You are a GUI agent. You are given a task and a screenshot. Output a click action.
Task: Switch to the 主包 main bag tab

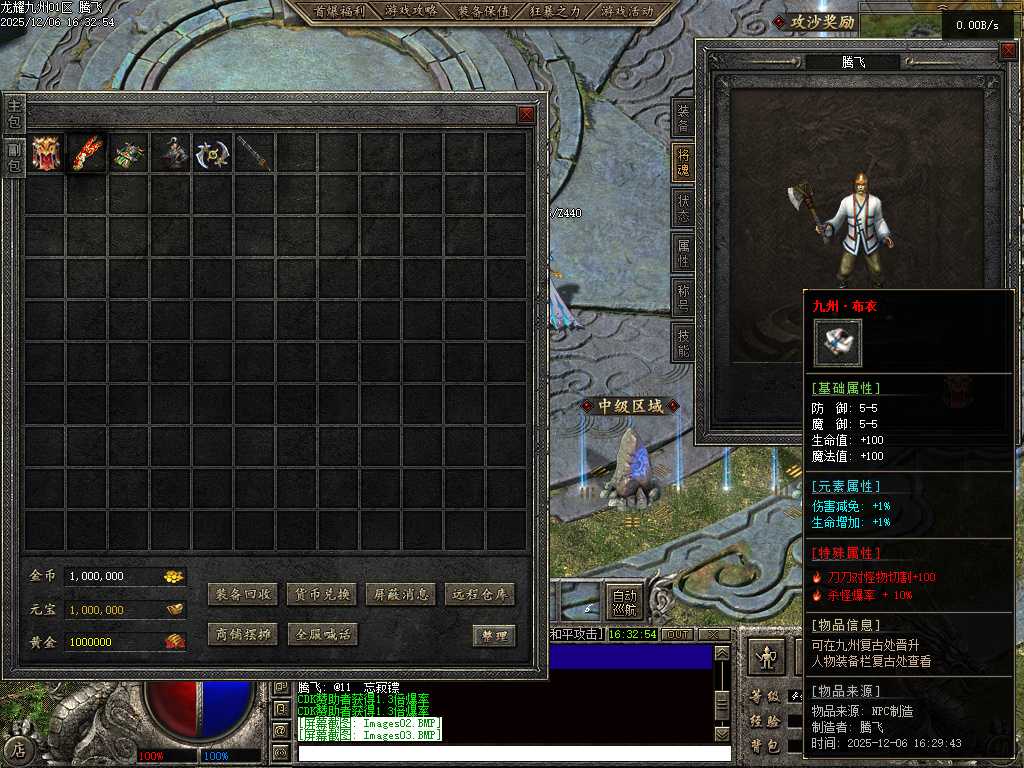[14, 113]
